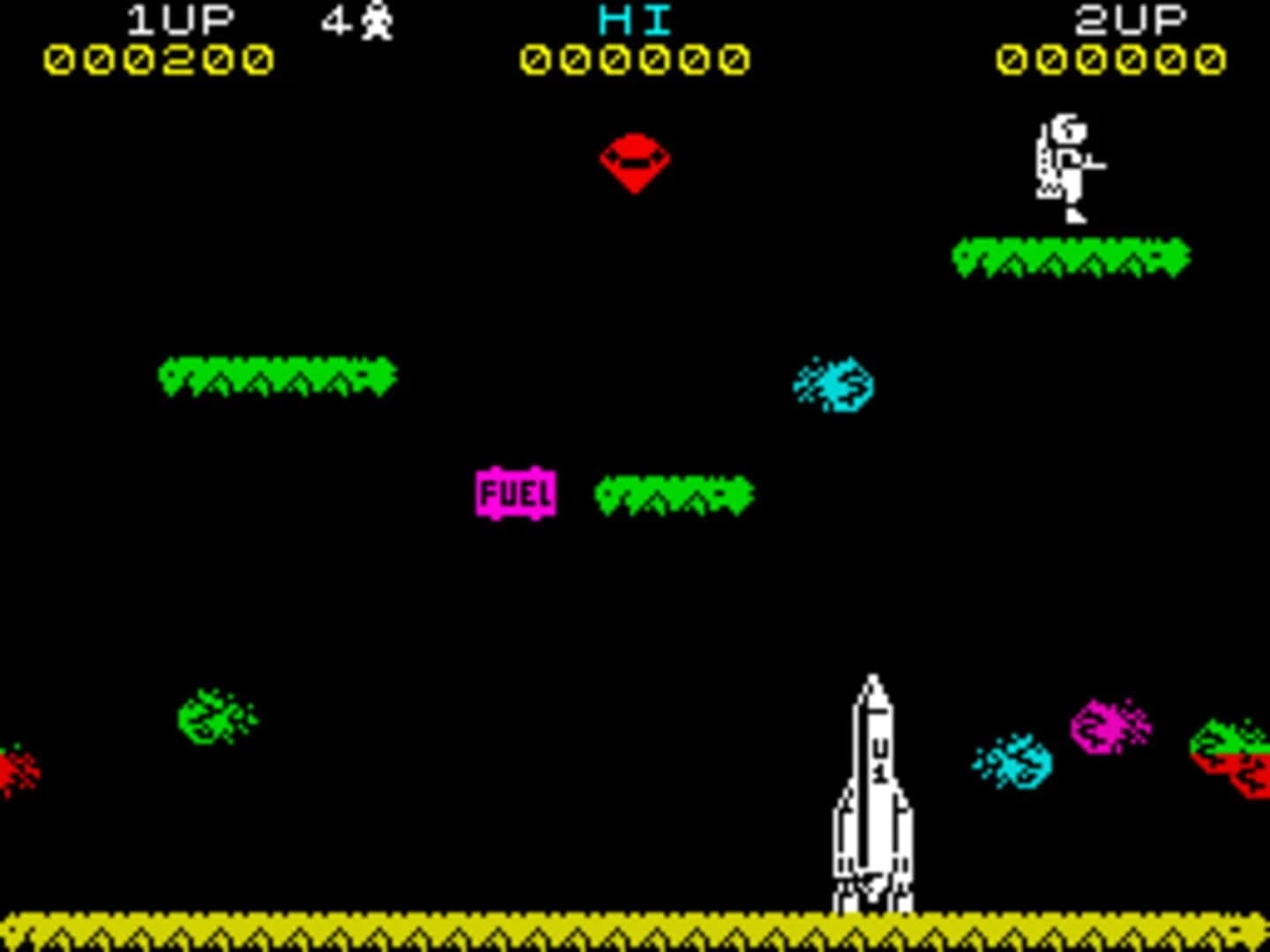Click the HI label tab
Screen dimensions: 1270x952
[631, 18]
